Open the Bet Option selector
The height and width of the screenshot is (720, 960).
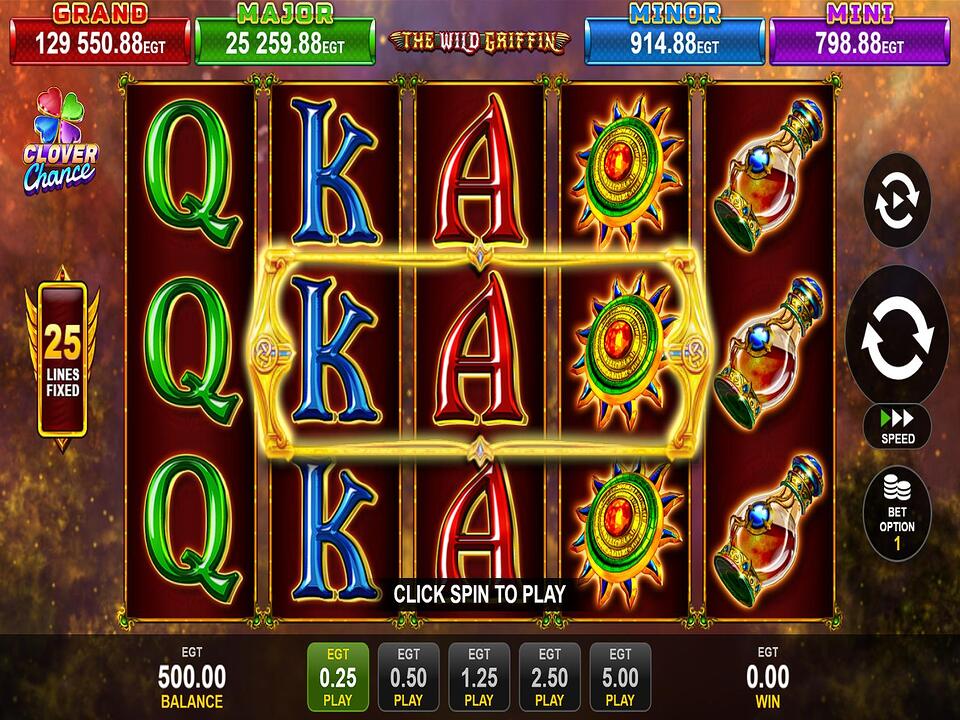point(897,516)
